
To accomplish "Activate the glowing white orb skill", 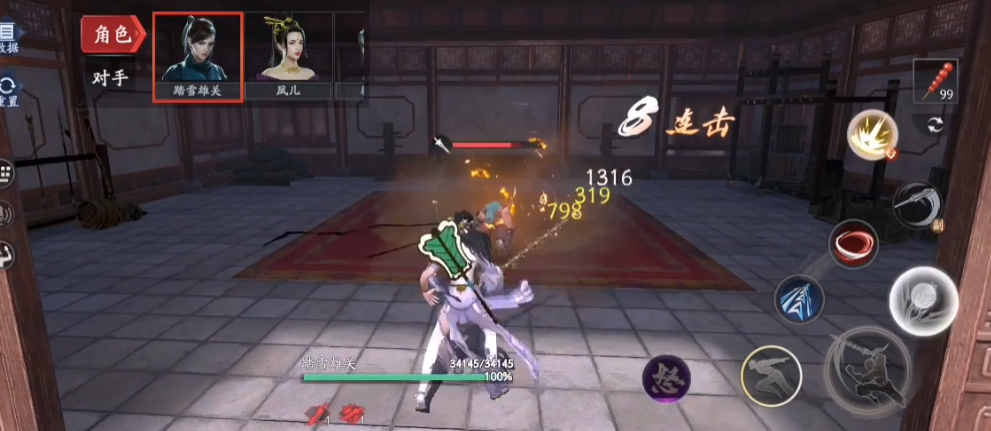I will pos(922,301).
